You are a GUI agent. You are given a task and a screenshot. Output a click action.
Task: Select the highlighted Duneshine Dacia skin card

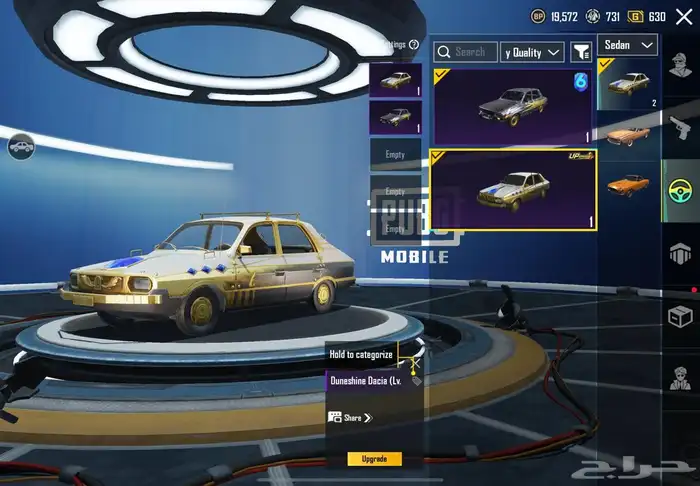point(513,188)
